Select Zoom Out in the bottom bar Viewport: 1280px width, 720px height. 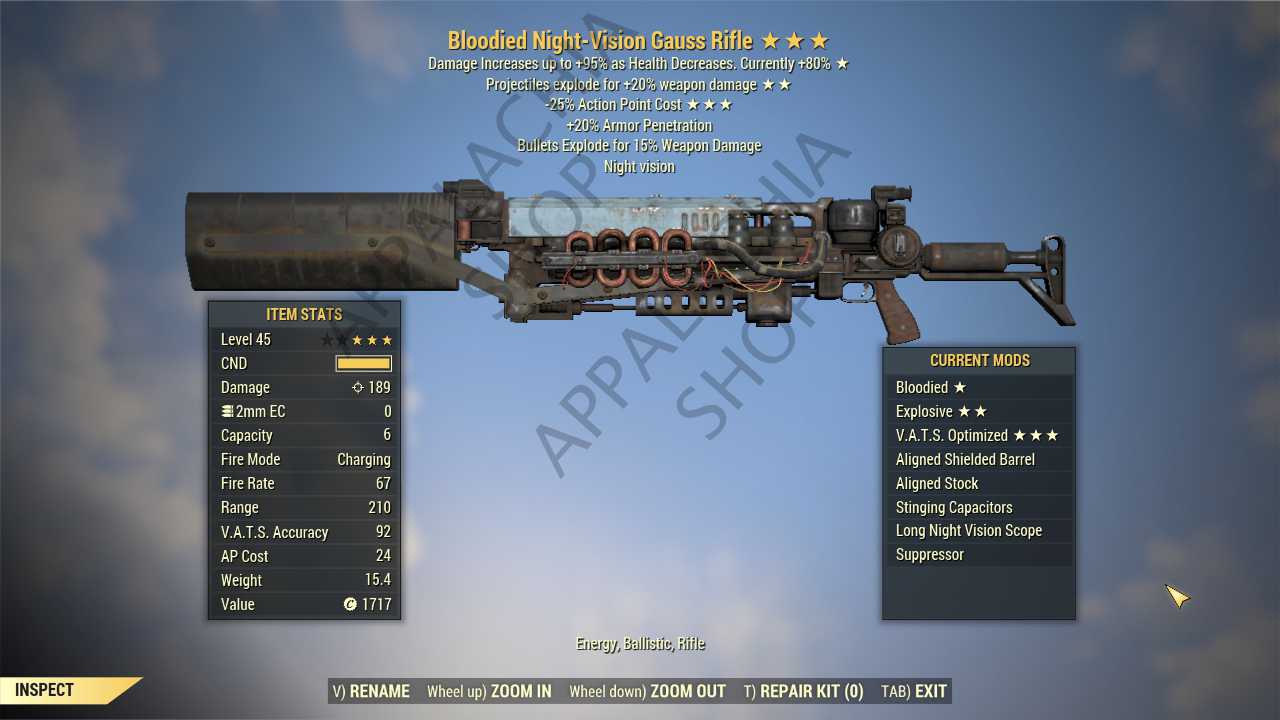click(x=647, y=691)
